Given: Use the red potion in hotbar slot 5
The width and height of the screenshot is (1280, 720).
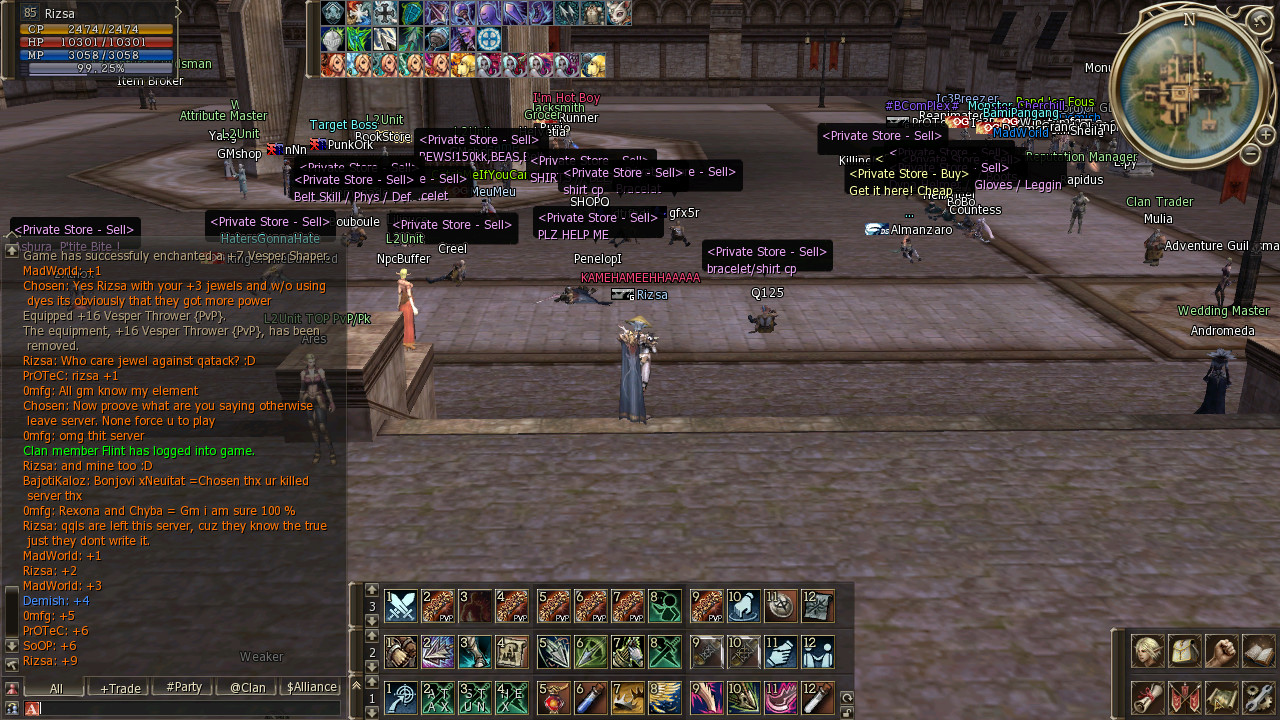Looking at the screenshot, I should tap(554, 697).
